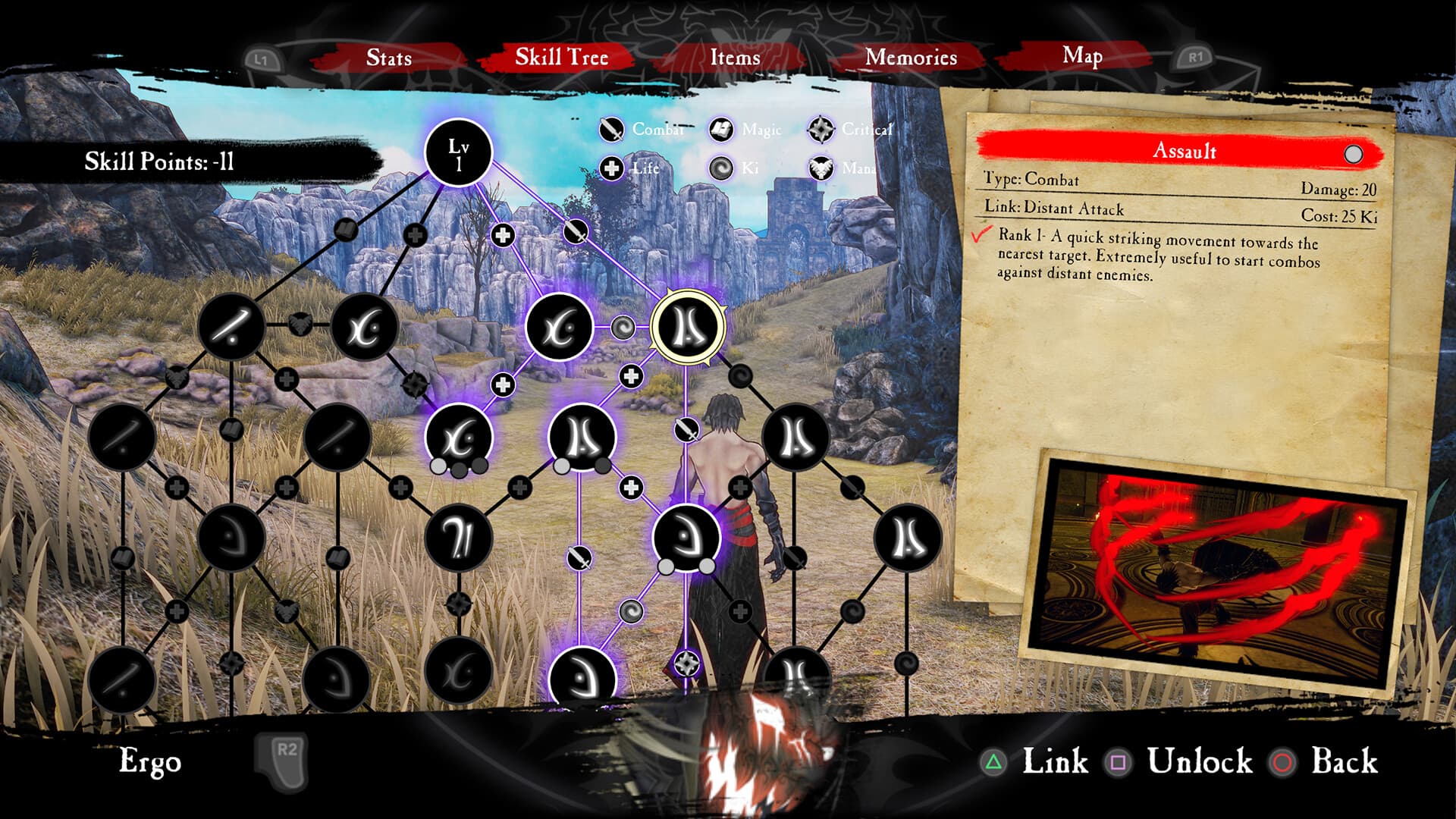Image resolution: width=1456 pixels, height=819 pixels.
Task: Switch to the Stats tab
Action: click(389, 58)
